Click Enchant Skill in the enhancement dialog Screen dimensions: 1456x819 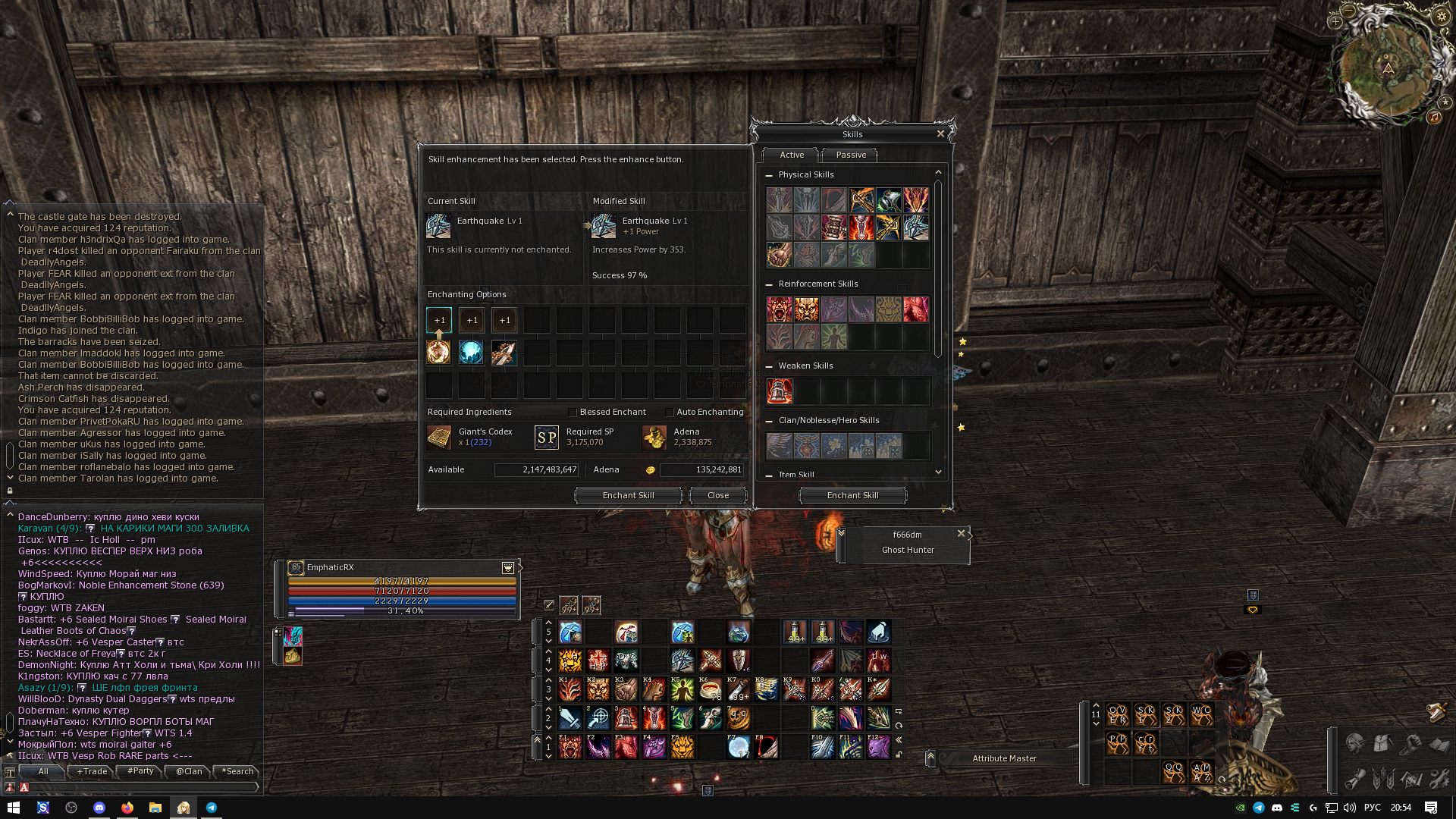(x=628, y=495)
